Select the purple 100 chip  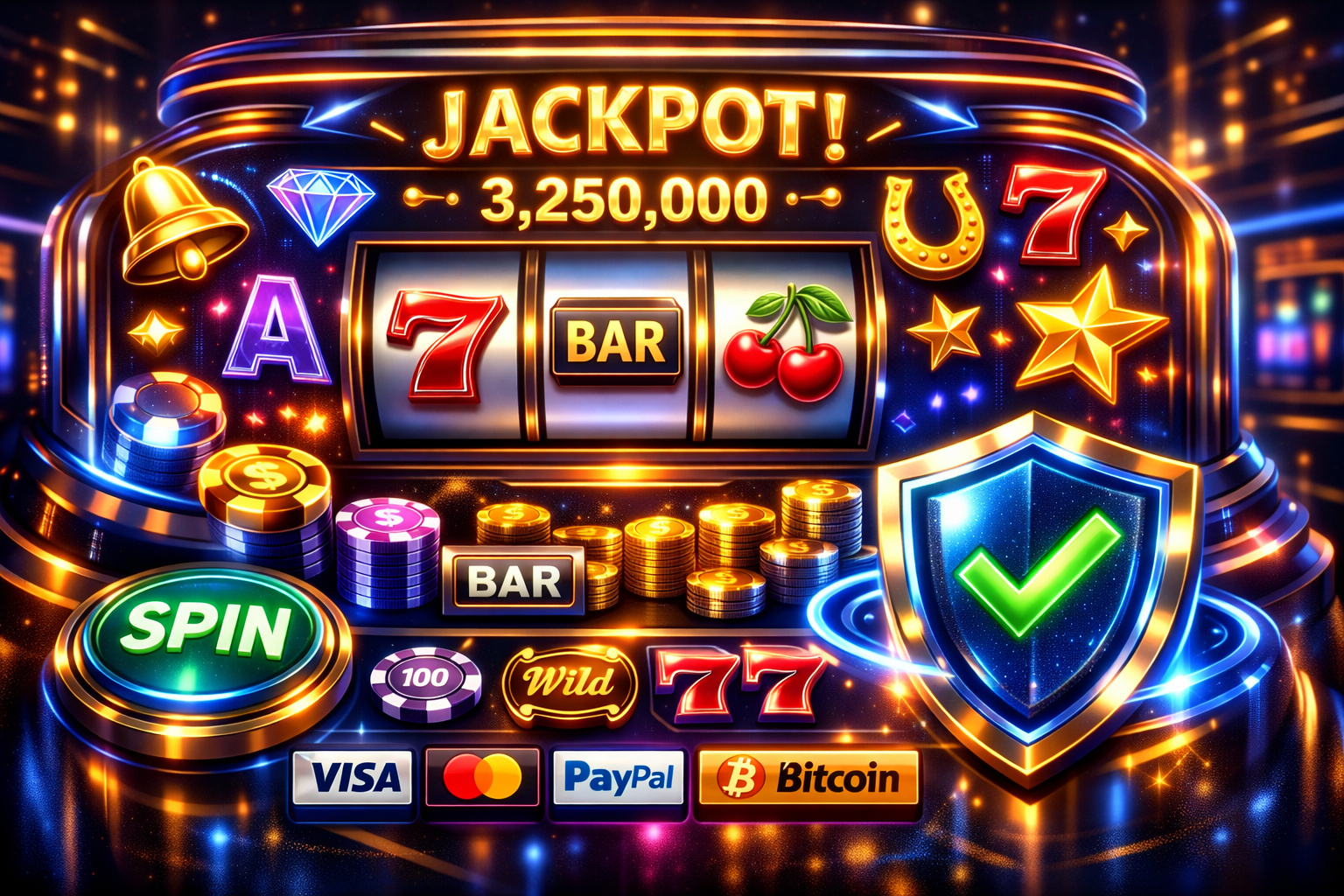(x=425, y=679)
